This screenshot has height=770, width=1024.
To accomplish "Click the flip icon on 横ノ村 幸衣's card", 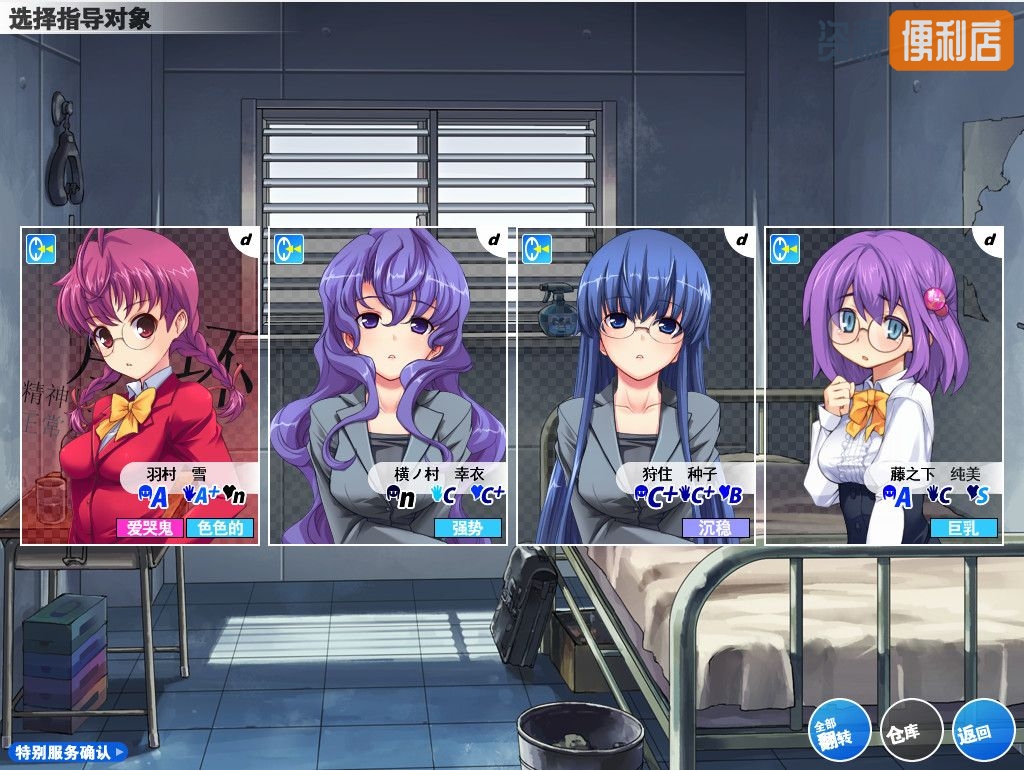I will (289, 248).
